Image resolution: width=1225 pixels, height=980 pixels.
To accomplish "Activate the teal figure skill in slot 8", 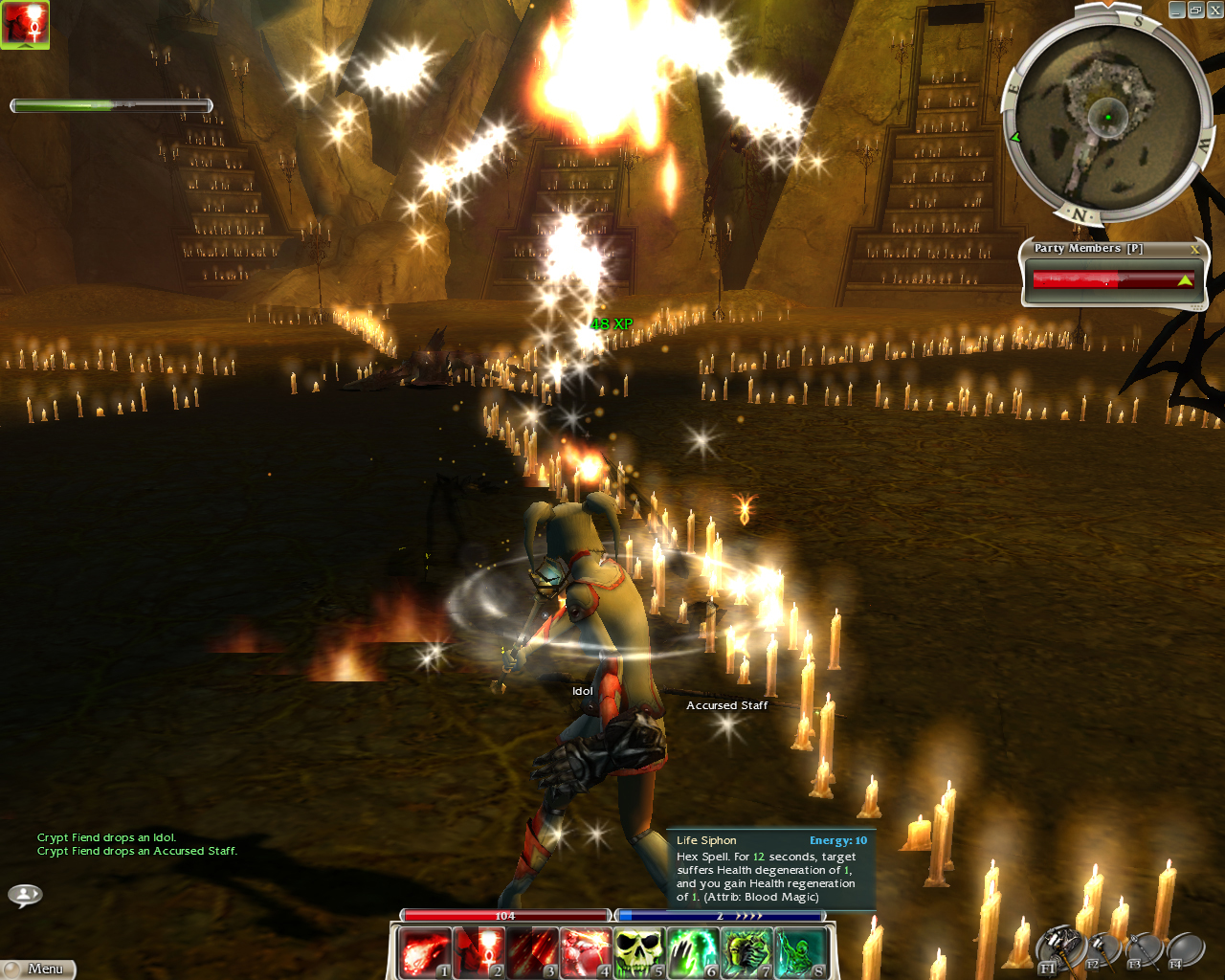I will (x=800, y=953).
